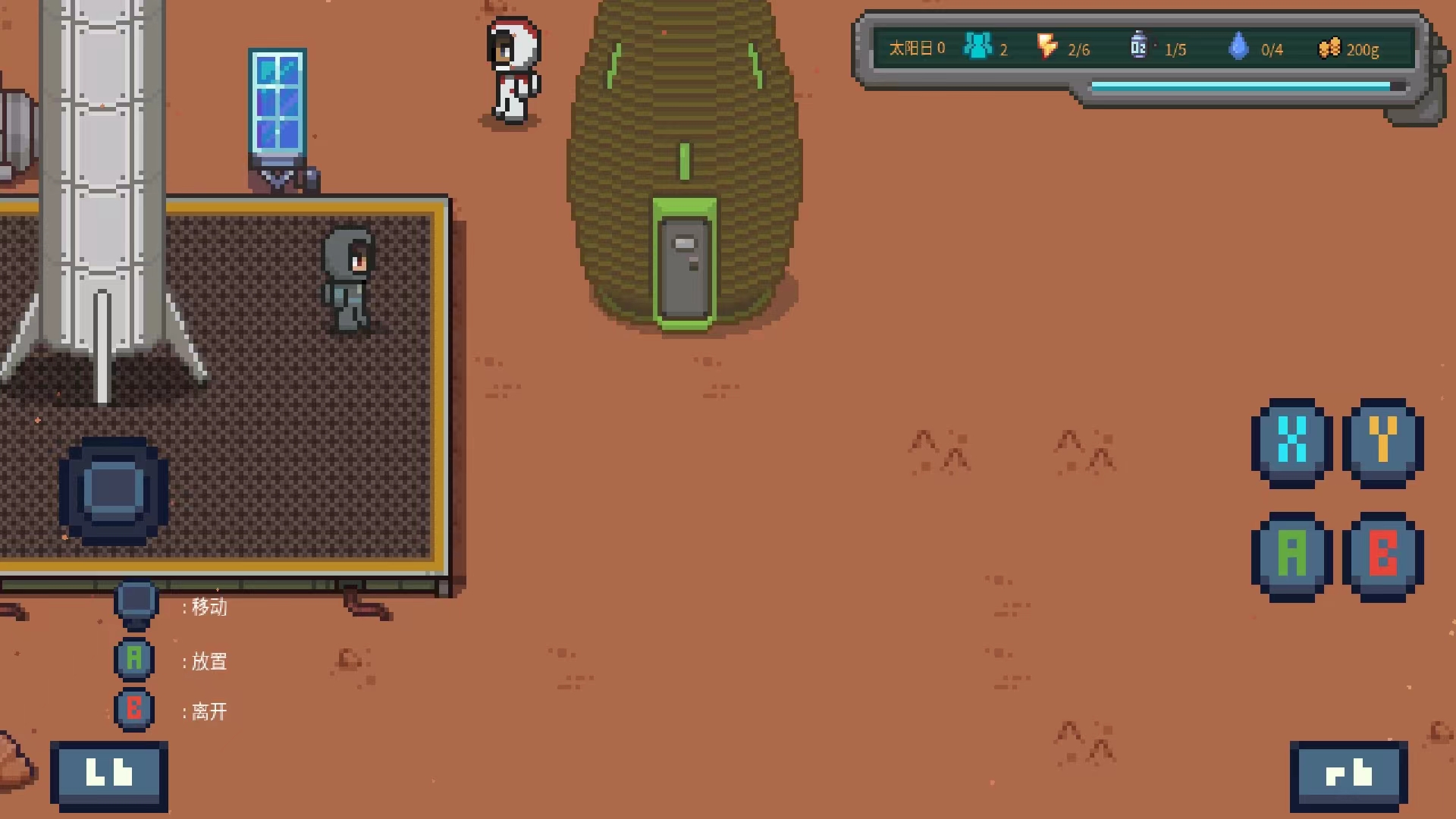Select the gold coins icon next to 200g
This screenshot has width=1456, height=819.
[x=1328, y=47]
